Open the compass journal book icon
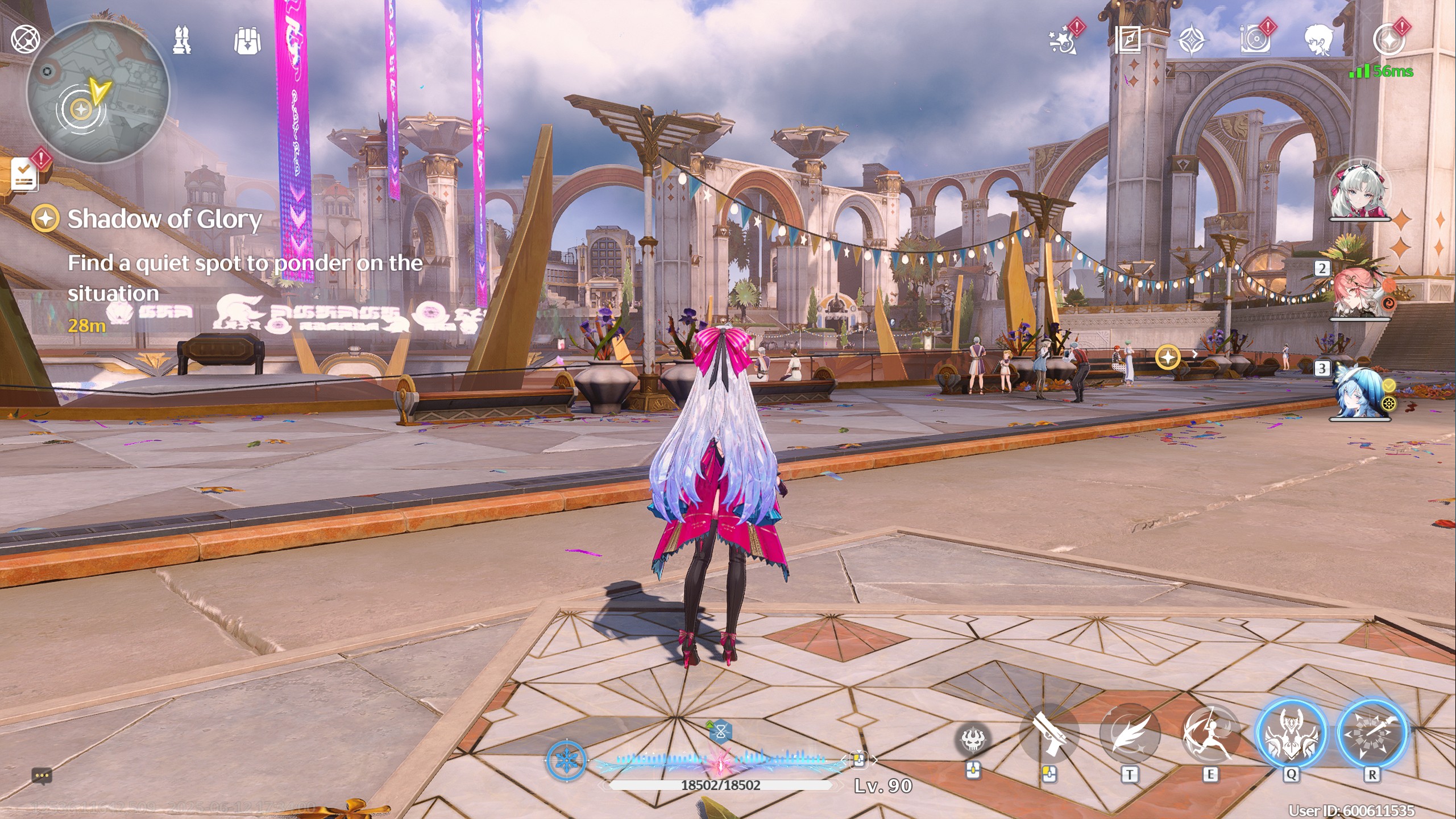 click(1128, 40)
